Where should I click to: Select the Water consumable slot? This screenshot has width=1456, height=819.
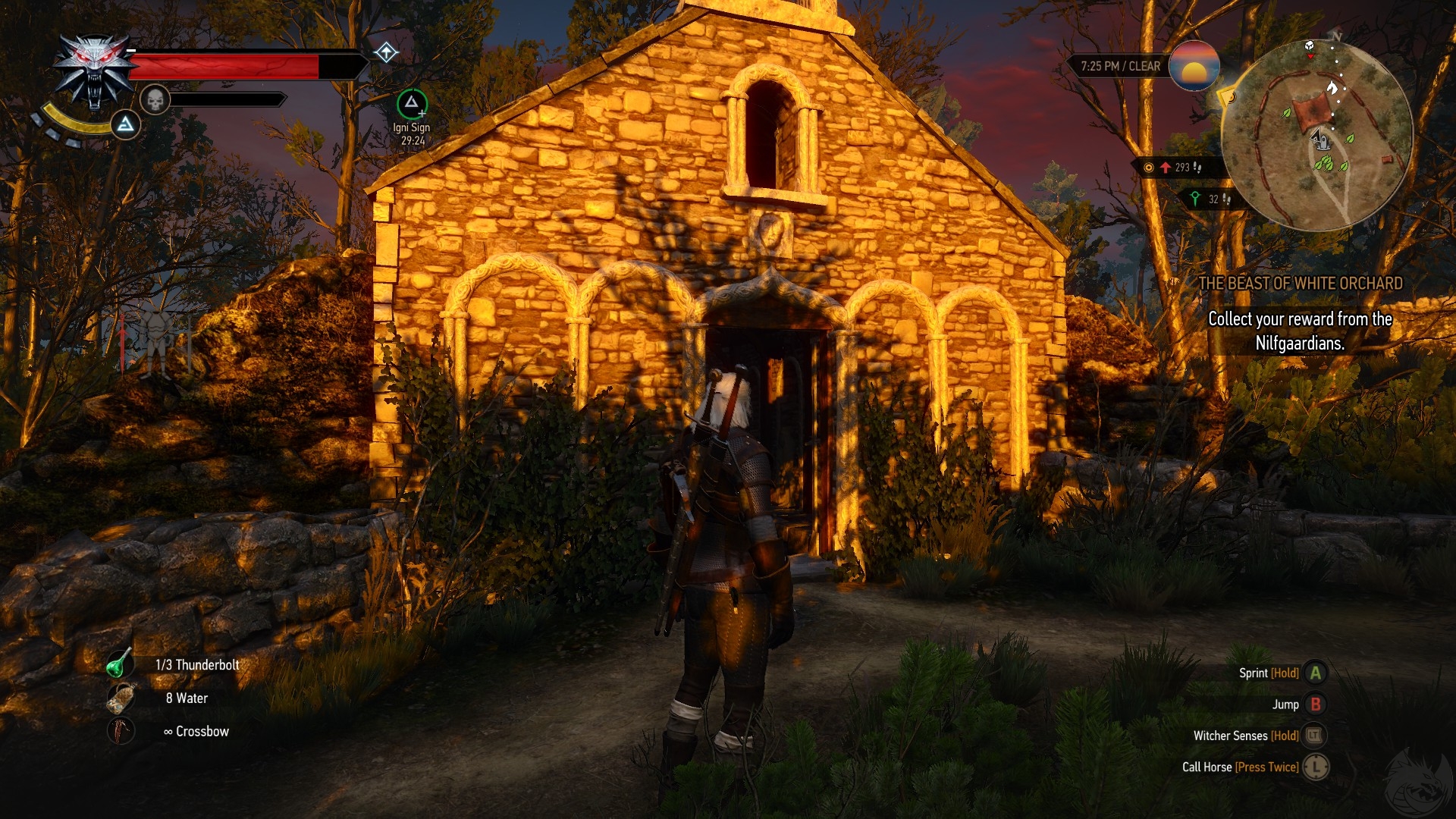(x=121, y=698)
